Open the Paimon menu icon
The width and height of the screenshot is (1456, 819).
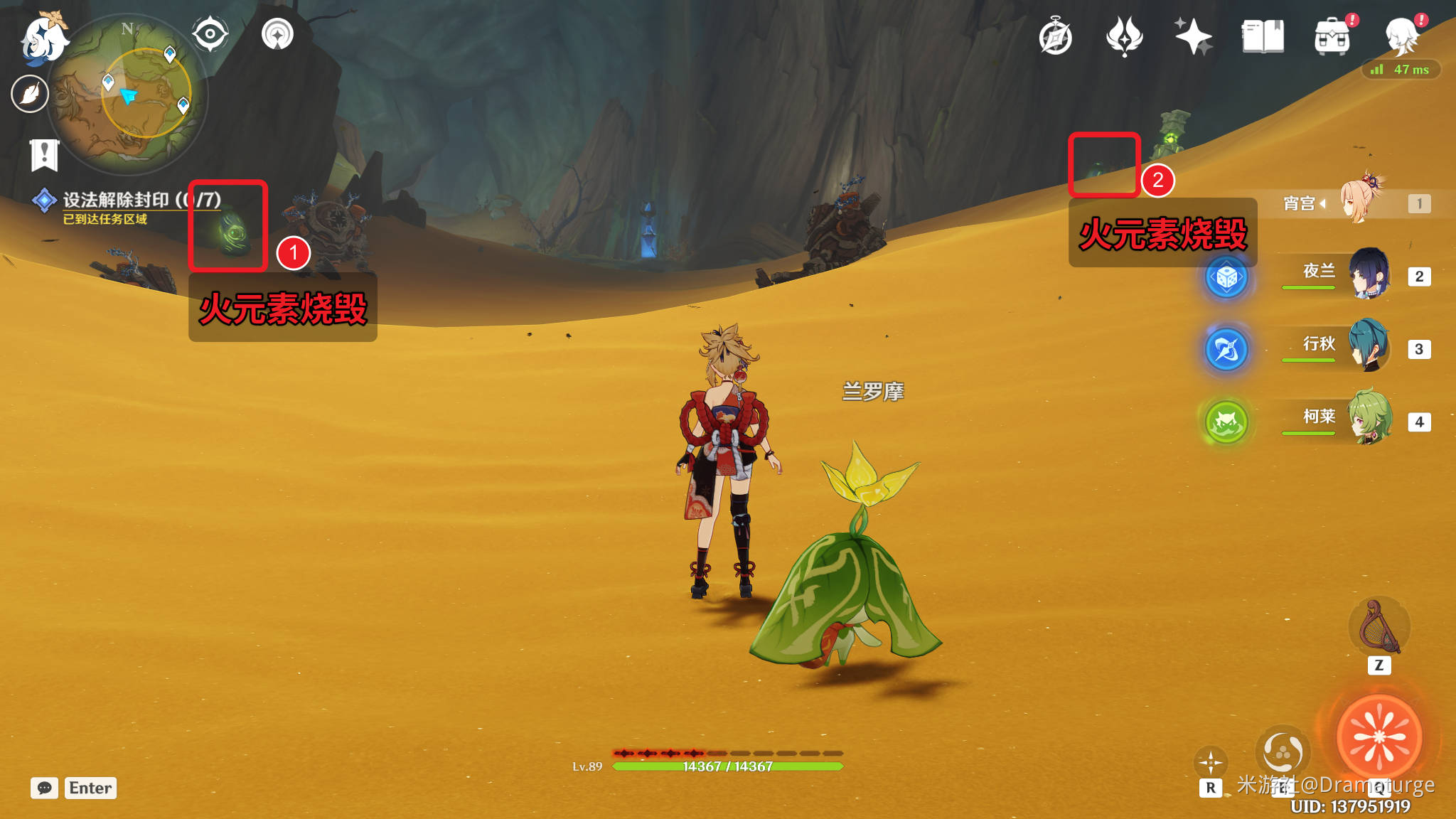click(x=43, y=37)
